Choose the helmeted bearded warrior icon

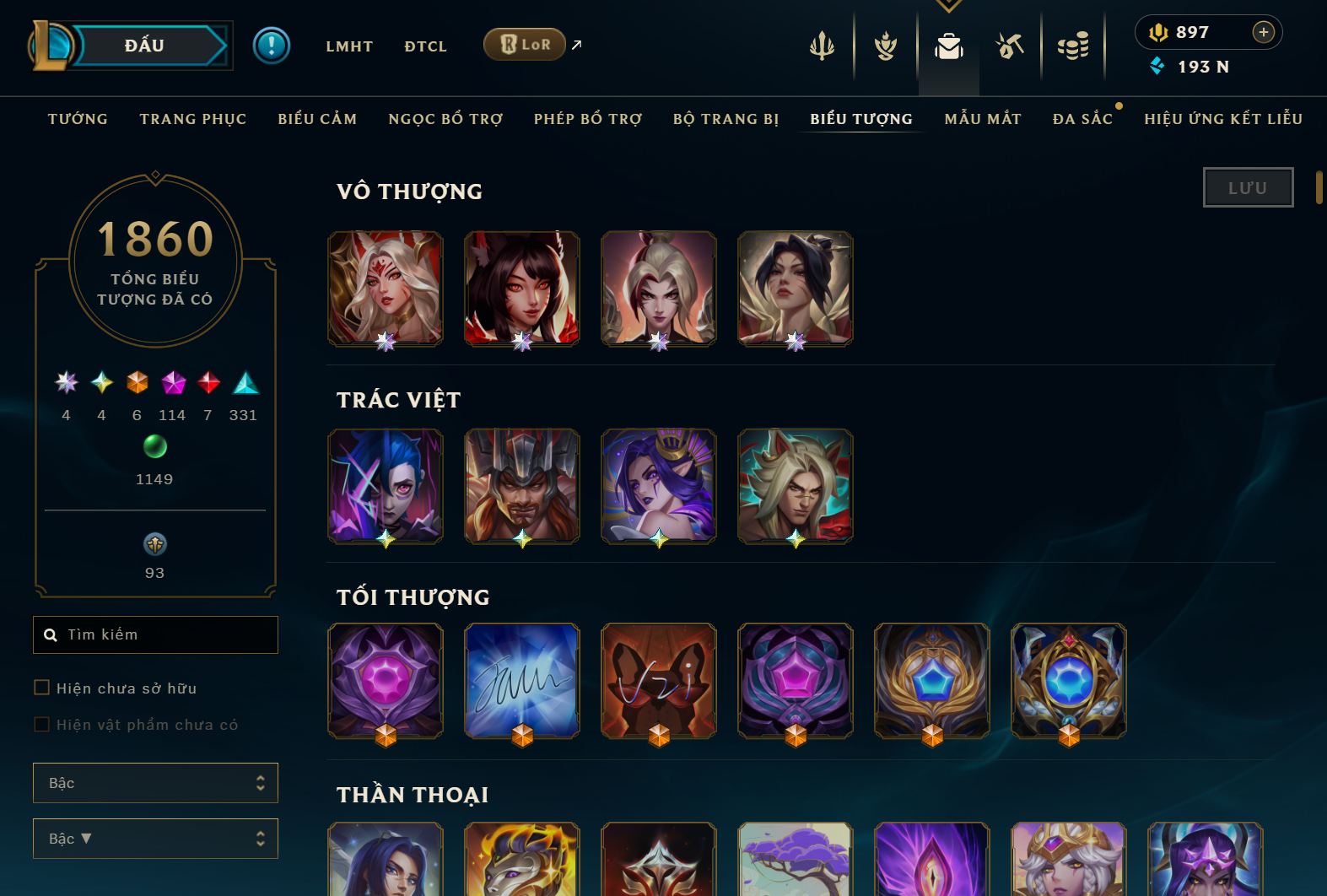pos(522,485)
